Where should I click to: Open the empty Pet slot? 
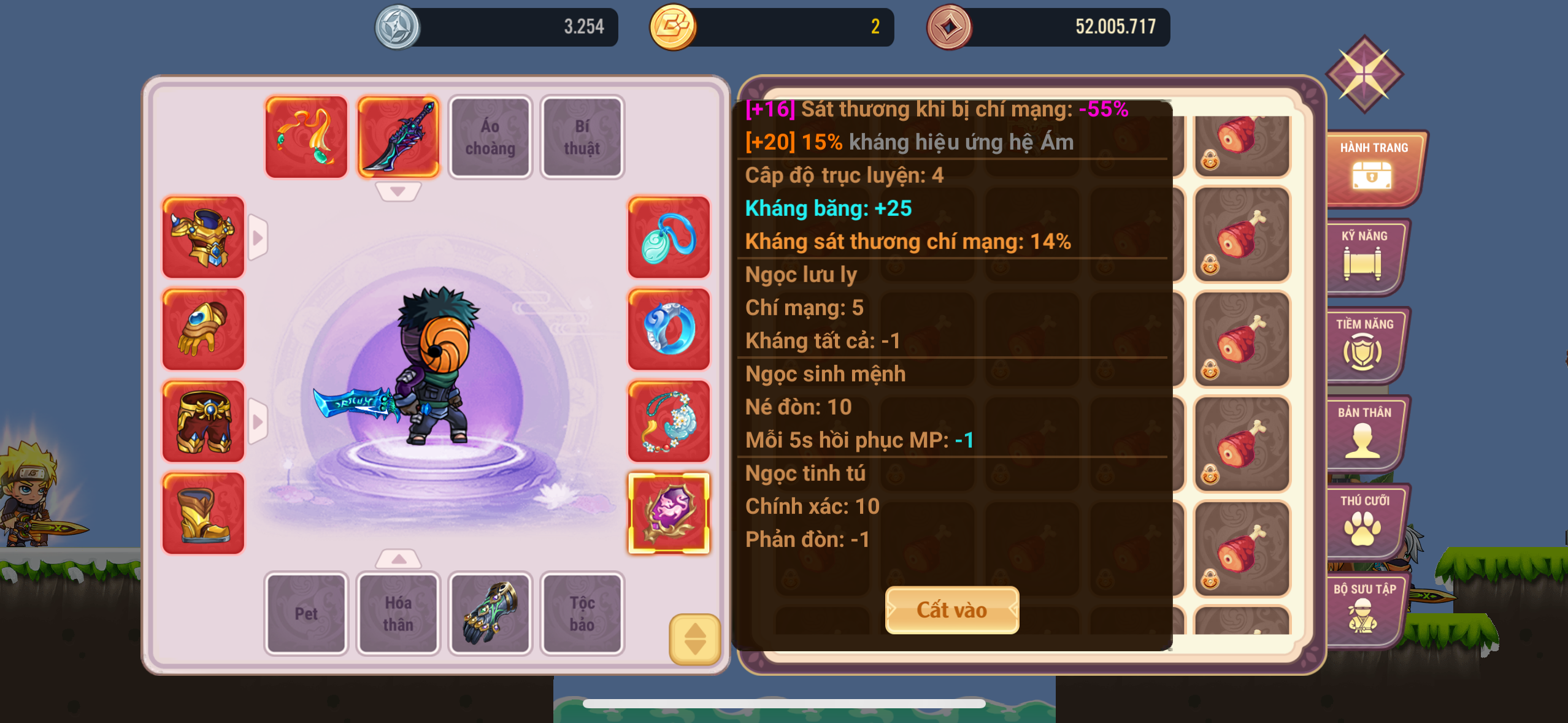pos(306,613)
